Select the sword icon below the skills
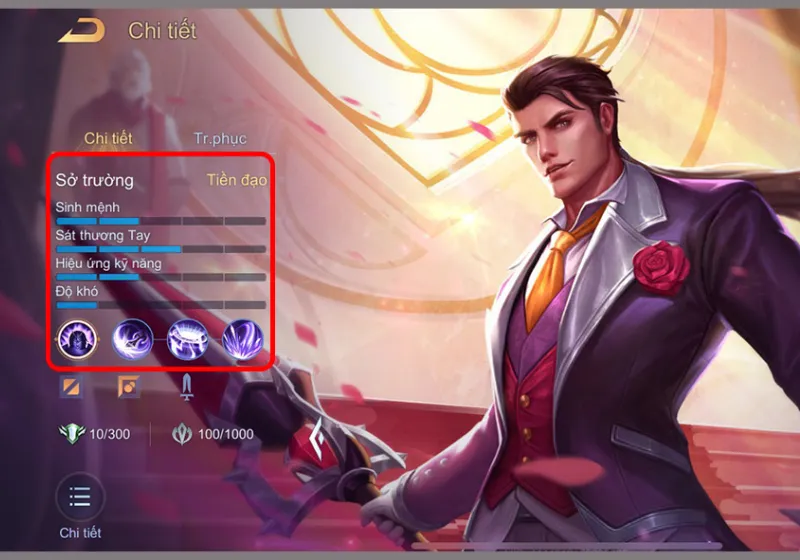 186,386
